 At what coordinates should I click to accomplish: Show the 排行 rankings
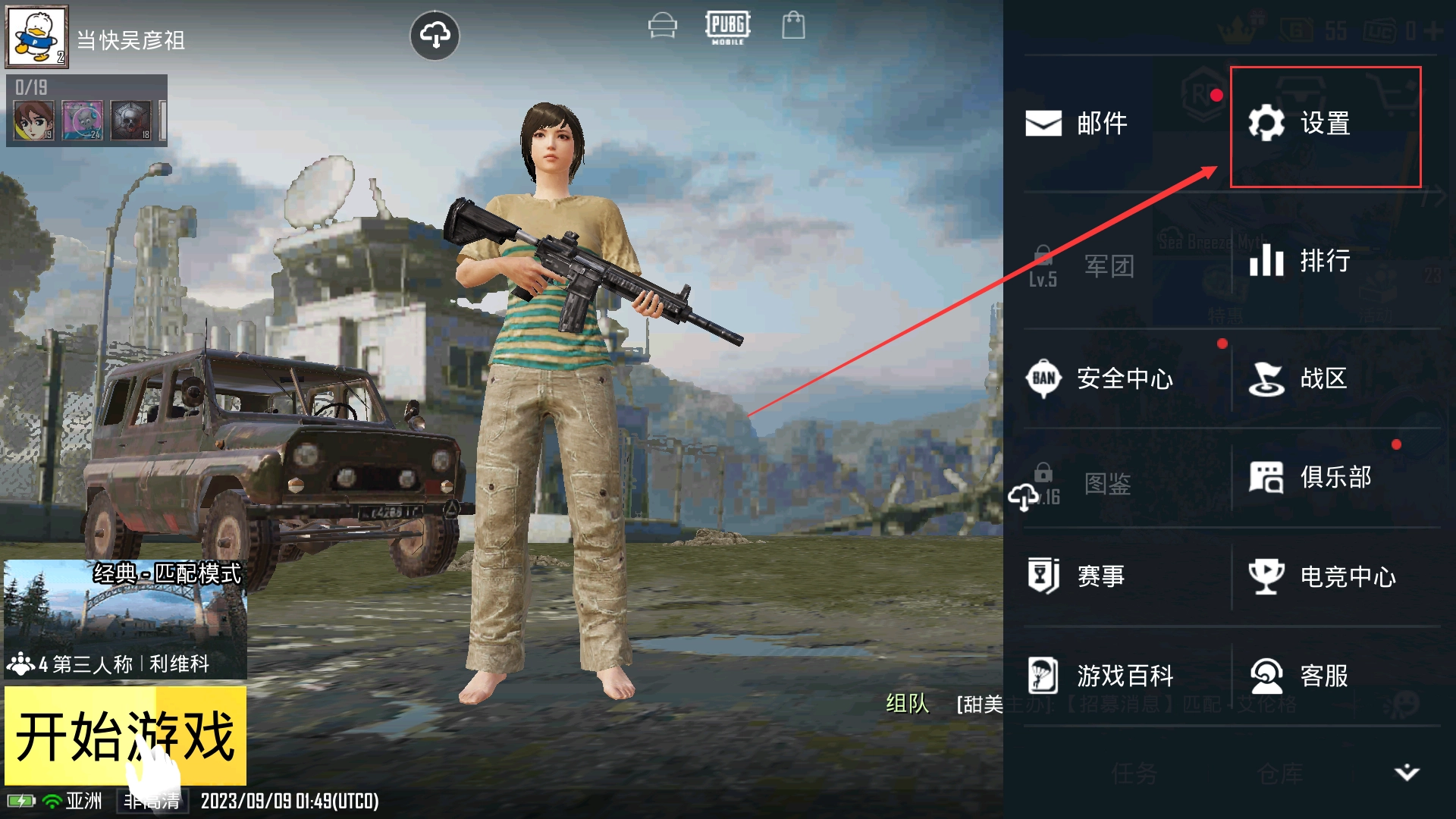pyautogui.click(x=1300, y=262)
